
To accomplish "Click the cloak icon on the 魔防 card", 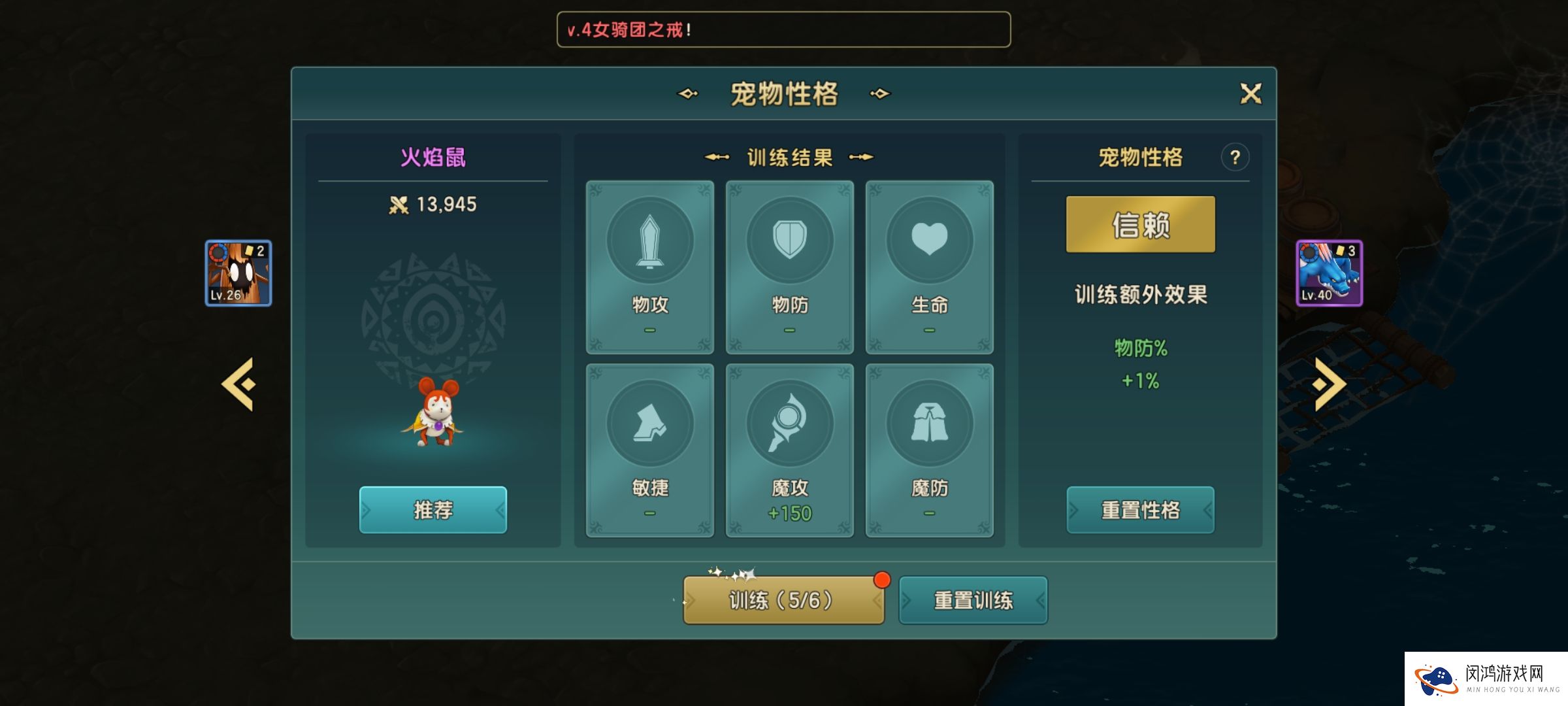I will [930, 423].
